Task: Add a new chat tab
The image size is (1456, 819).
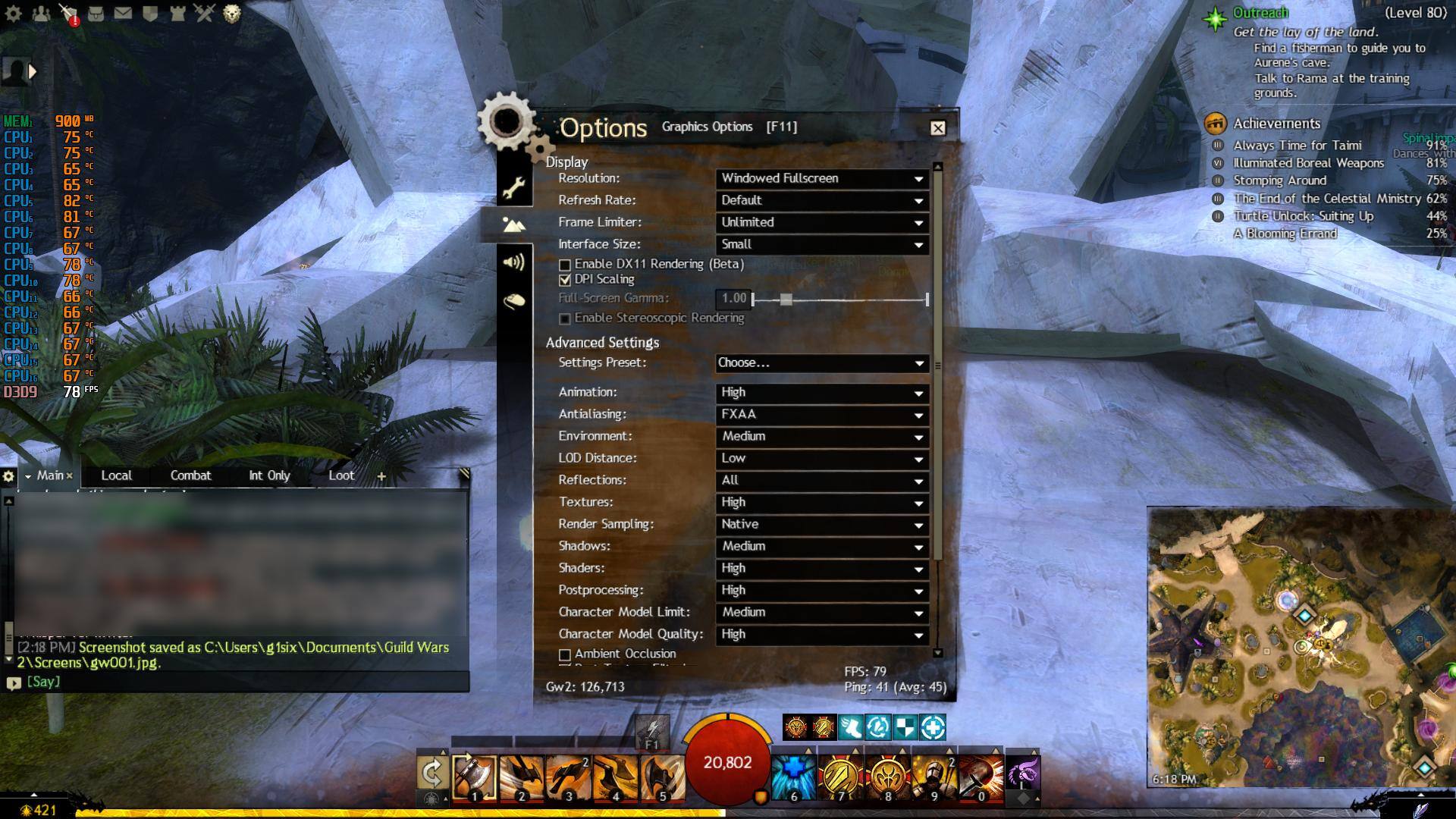Action: 381,476
